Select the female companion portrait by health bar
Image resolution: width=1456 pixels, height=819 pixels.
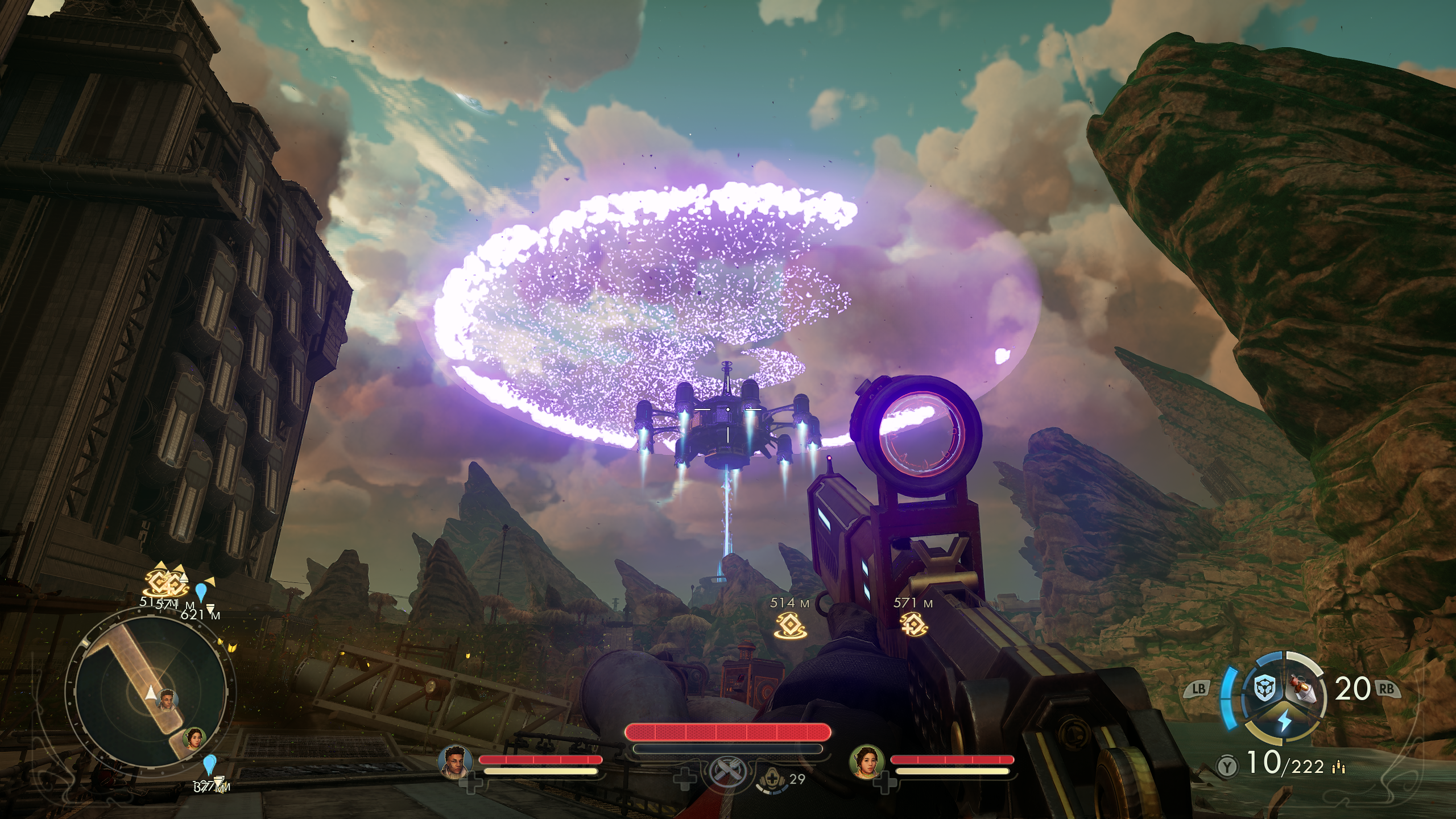pos(864,762)
